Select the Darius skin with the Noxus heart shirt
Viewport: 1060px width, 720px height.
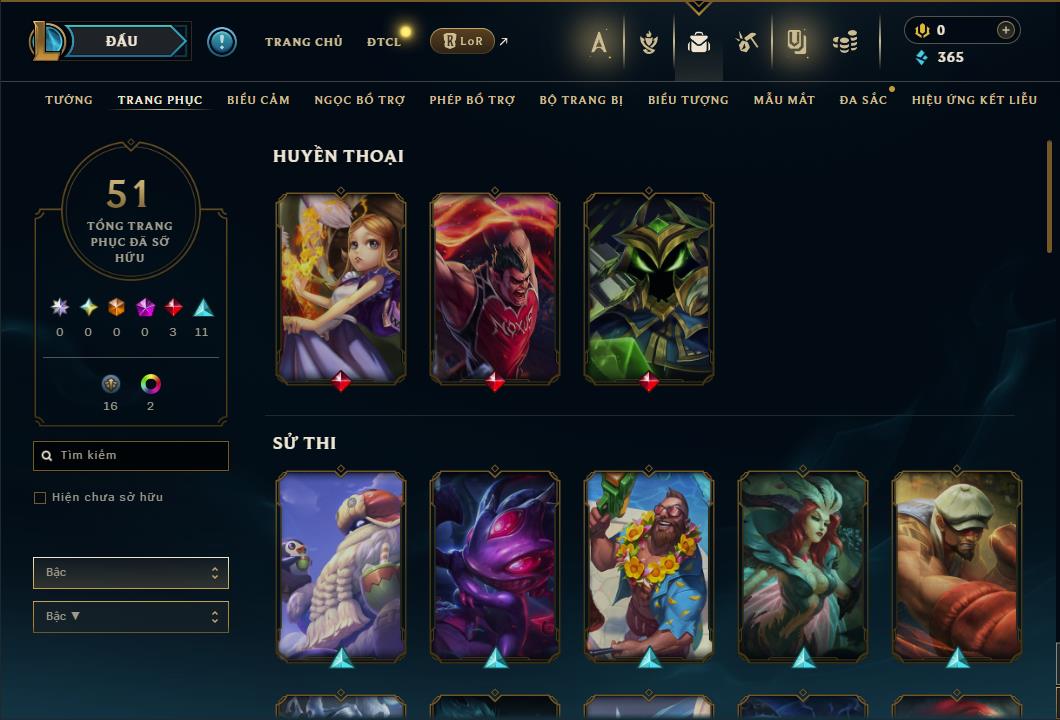(495, 287)
